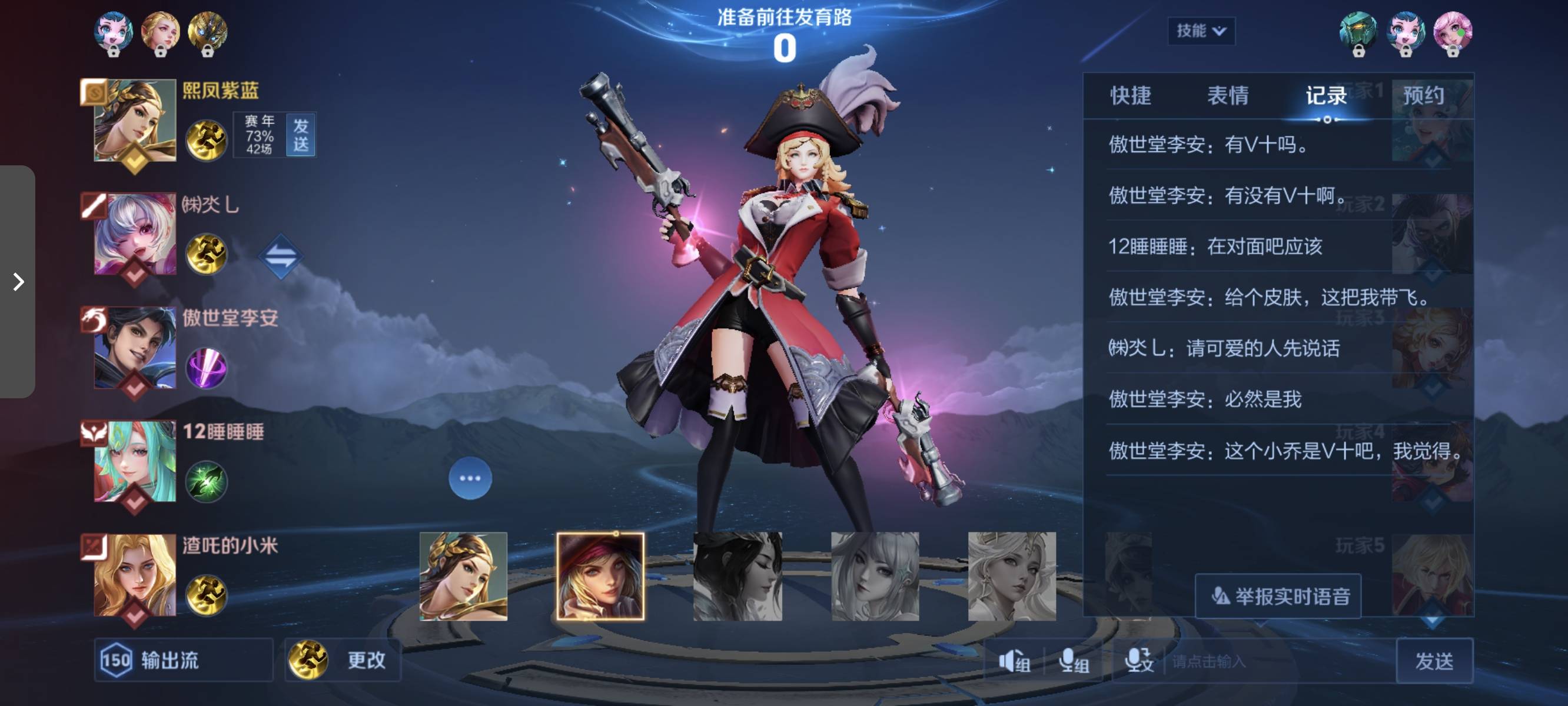The image size is (1568, 706).
Task: Toggle the team speaker audio icon
Action: 1014,661
